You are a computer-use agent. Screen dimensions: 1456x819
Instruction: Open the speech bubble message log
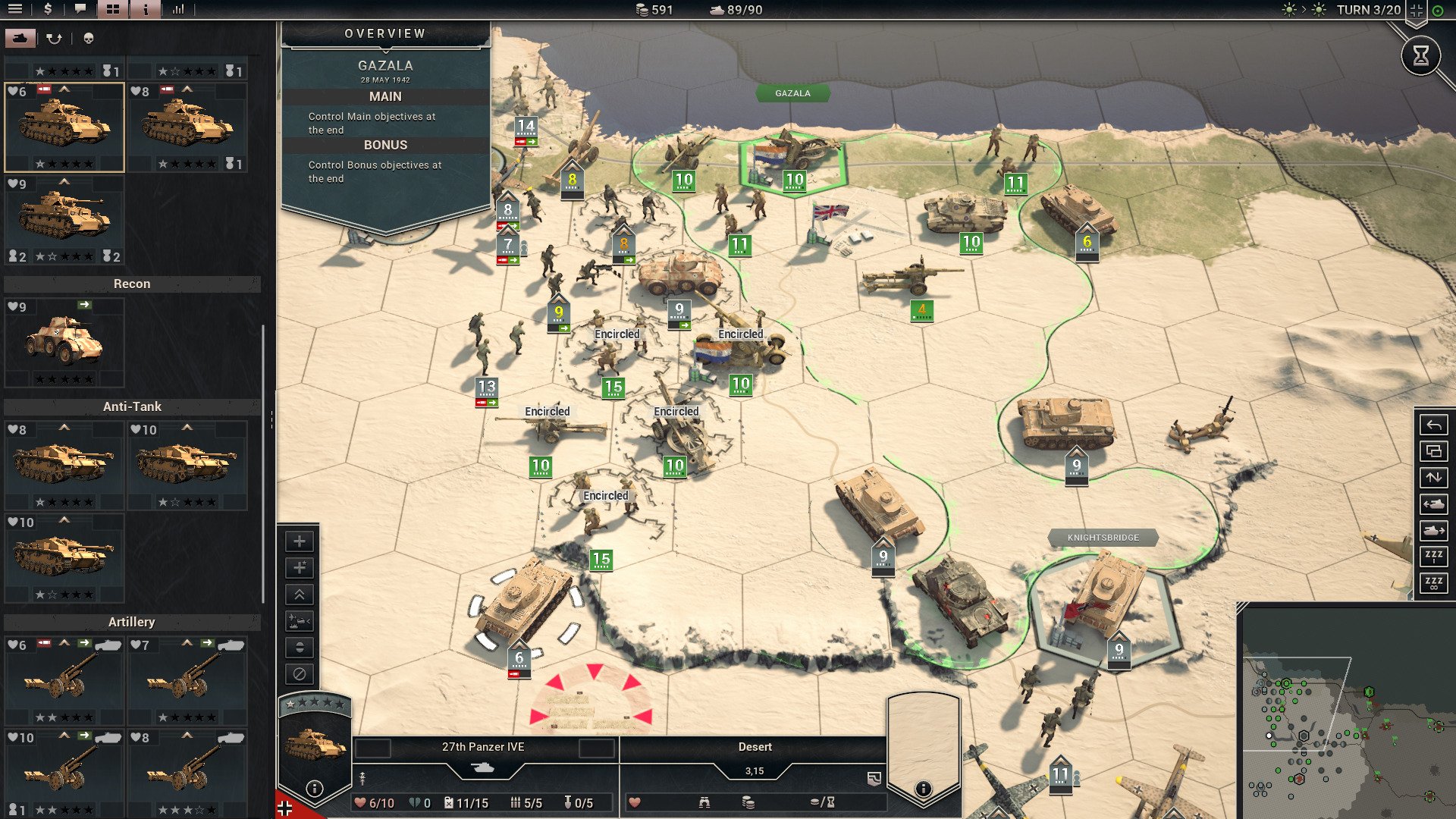click(x=80, y=9)
